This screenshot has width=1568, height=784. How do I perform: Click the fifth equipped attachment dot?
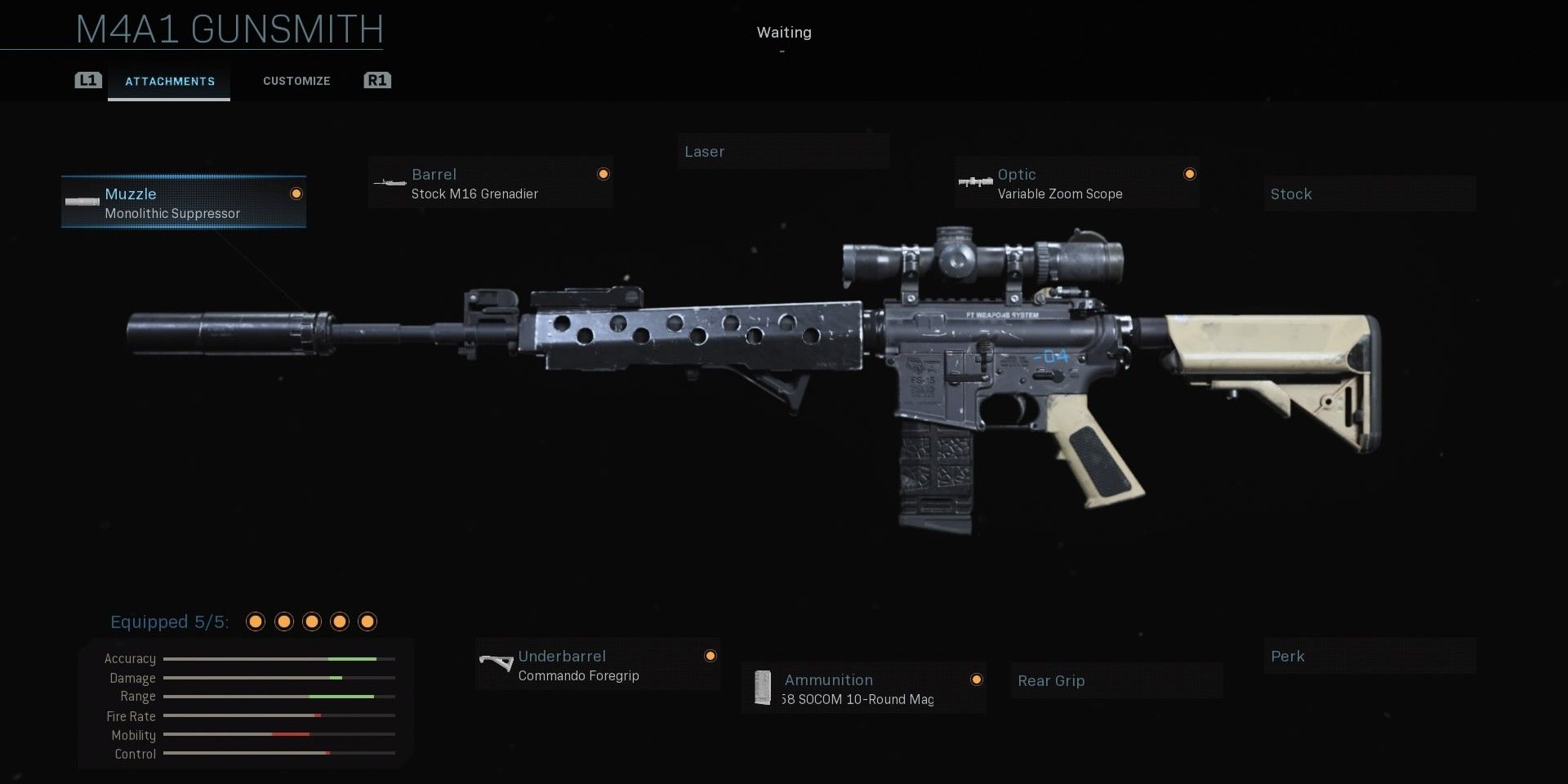tap(367, 621)
